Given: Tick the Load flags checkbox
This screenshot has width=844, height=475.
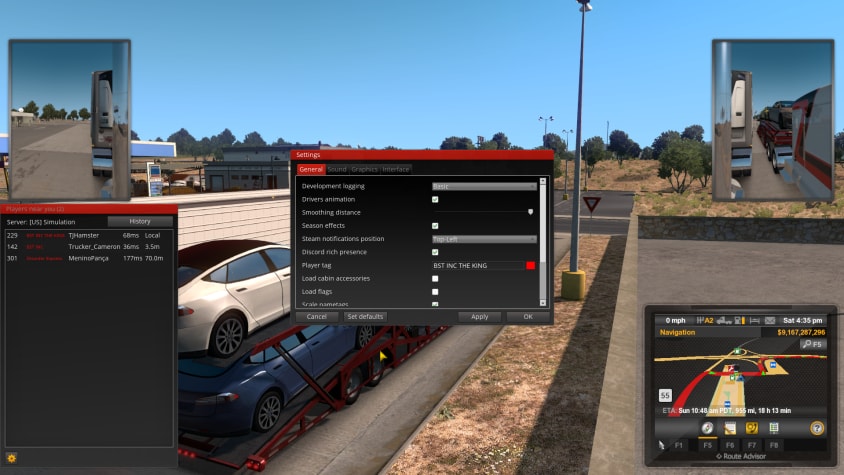Looking at the screenshot, I should [x=435, y=291].
